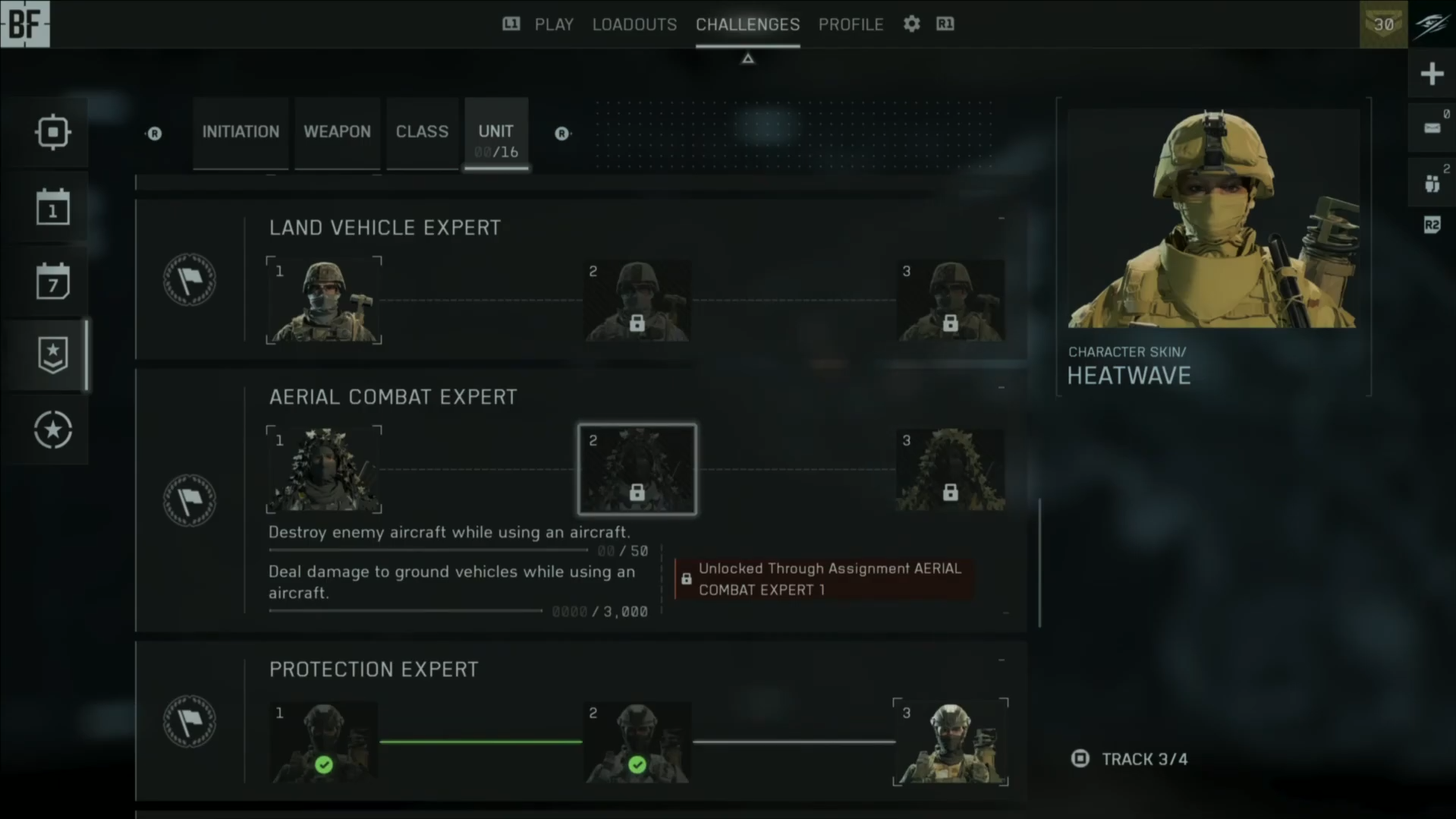
Task: Choose locked Land Vehicle Expert tier 2
Action: (x=637, y=301)
